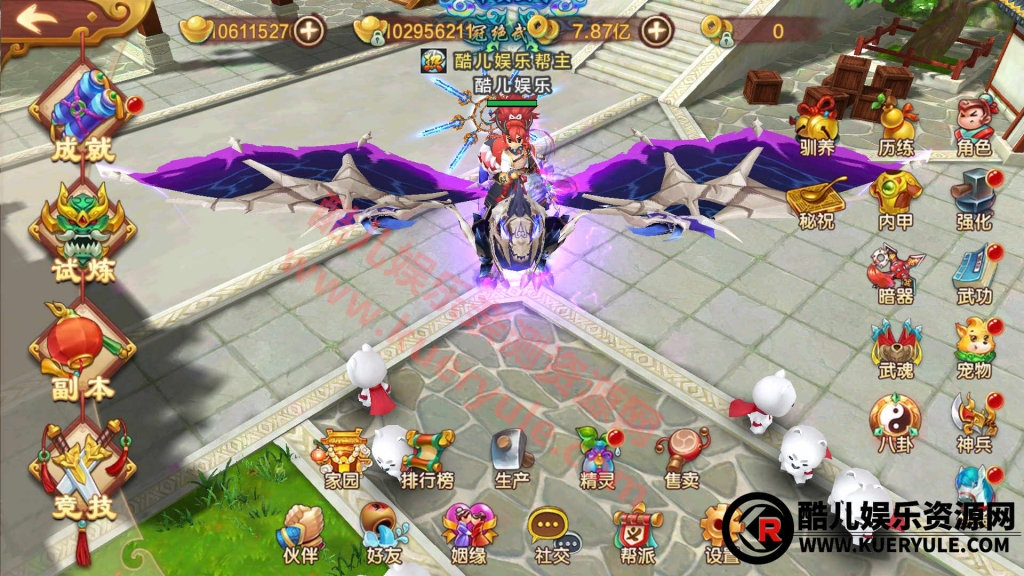This screenshot has width=1024, height=576.
Task: Add more gold ingots with plus button
Action: tap(310, 31)
